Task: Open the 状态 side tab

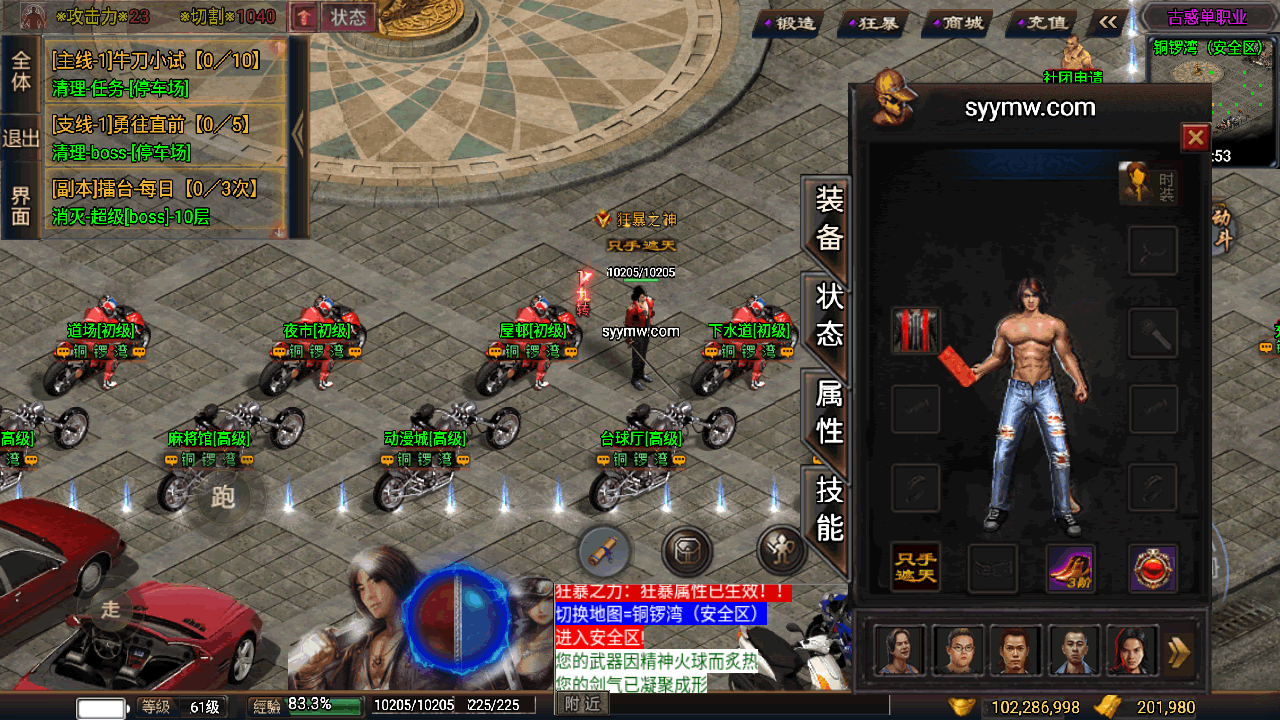Action: pos(829,315)
